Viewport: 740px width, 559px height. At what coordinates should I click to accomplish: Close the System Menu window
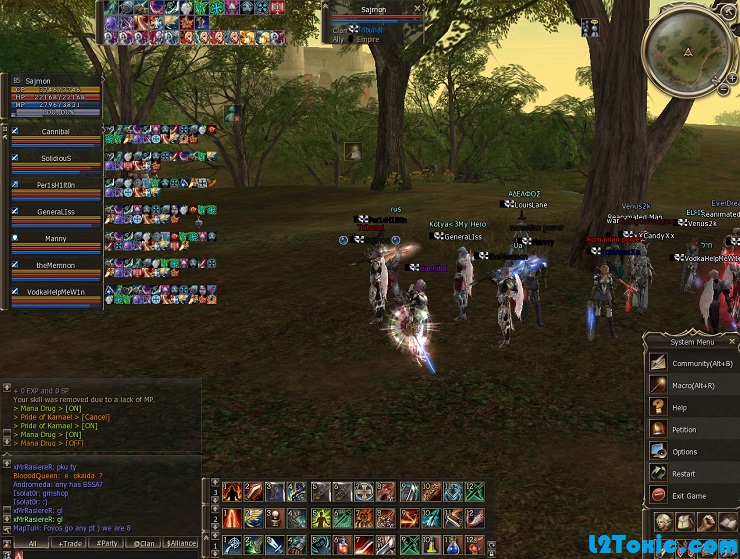pos(732,341)
